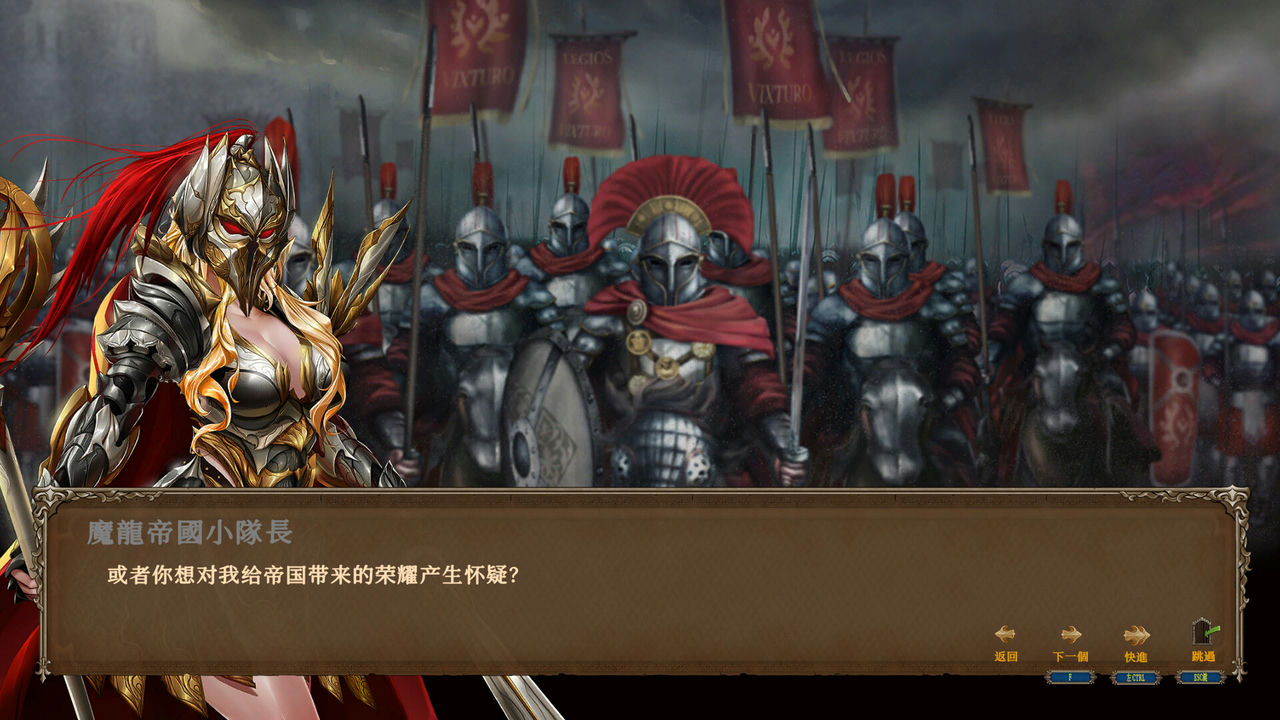The width and height of the screenshot is (1280, 720).
Task: Click the blue F key hint badge
Action: coord(1068,677)
